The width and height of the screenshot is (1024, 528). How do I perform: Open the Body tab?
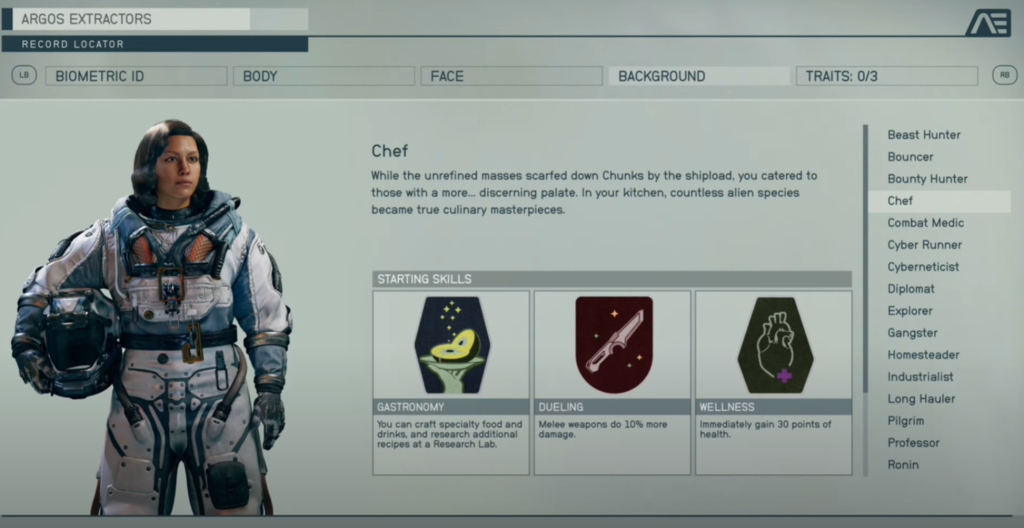click(x=323, y=76)
